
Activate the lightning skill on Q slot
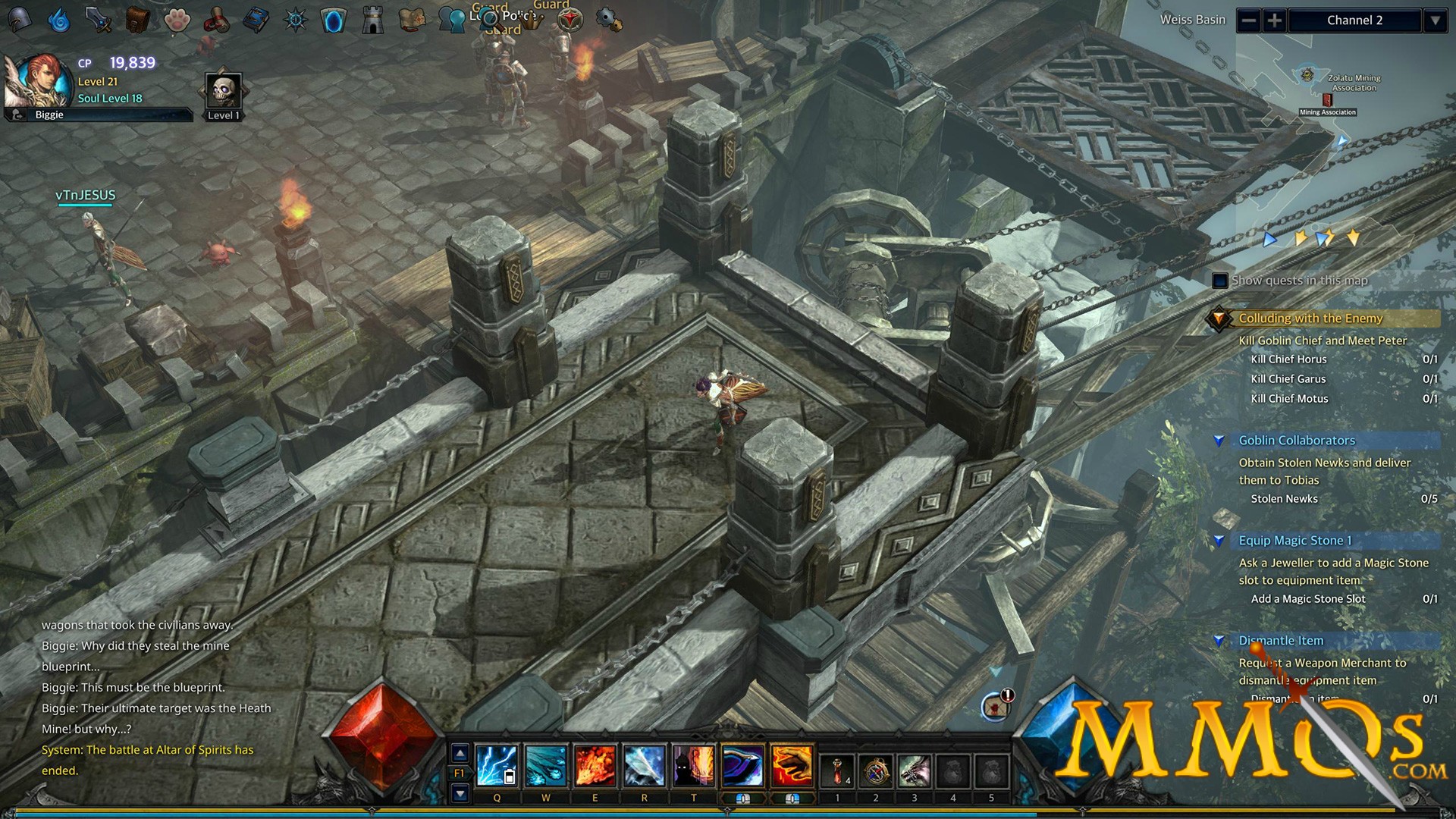497,764
